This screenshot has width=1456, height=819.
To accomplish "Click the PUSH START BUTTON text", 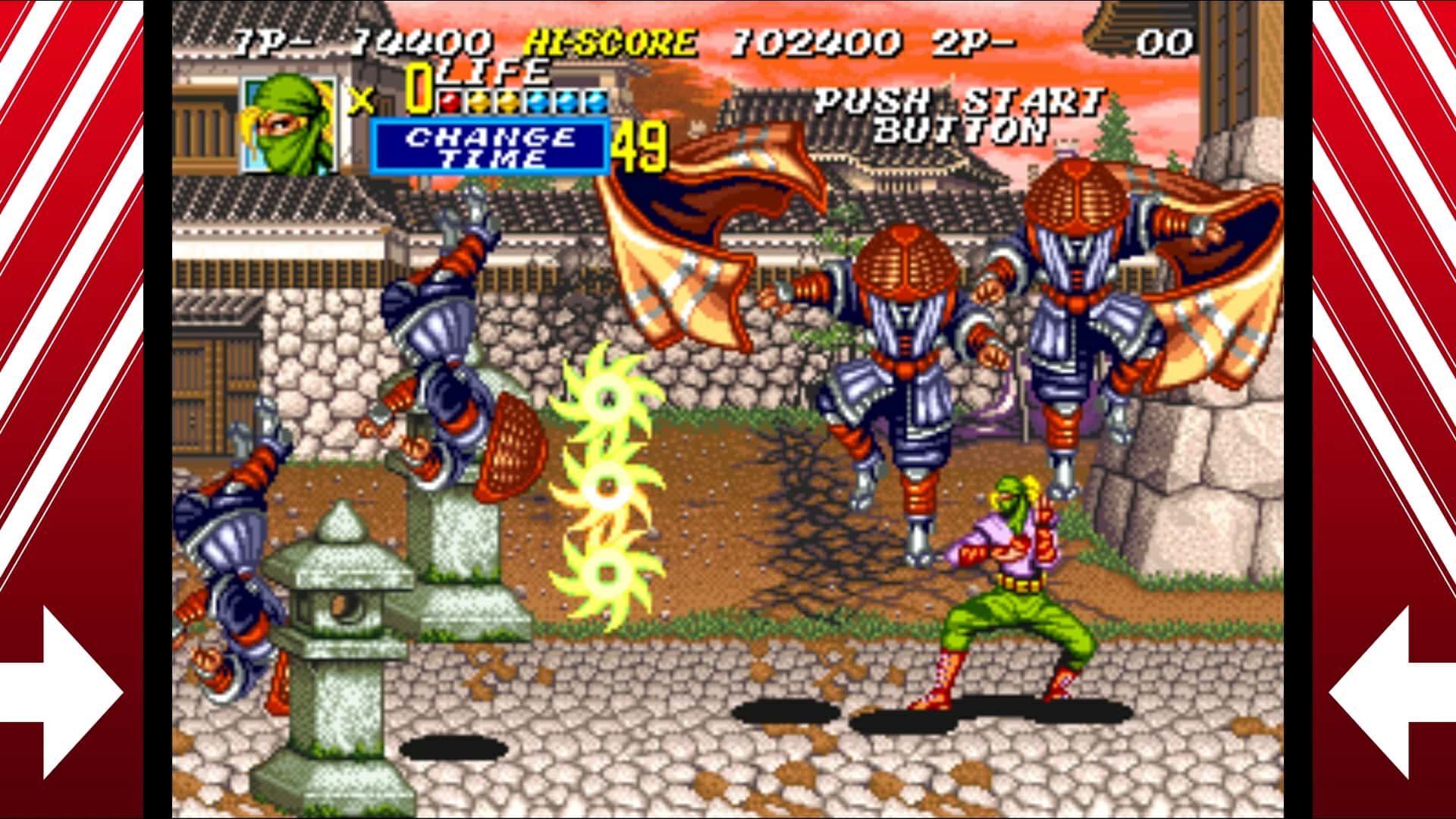I will (963, 121).
